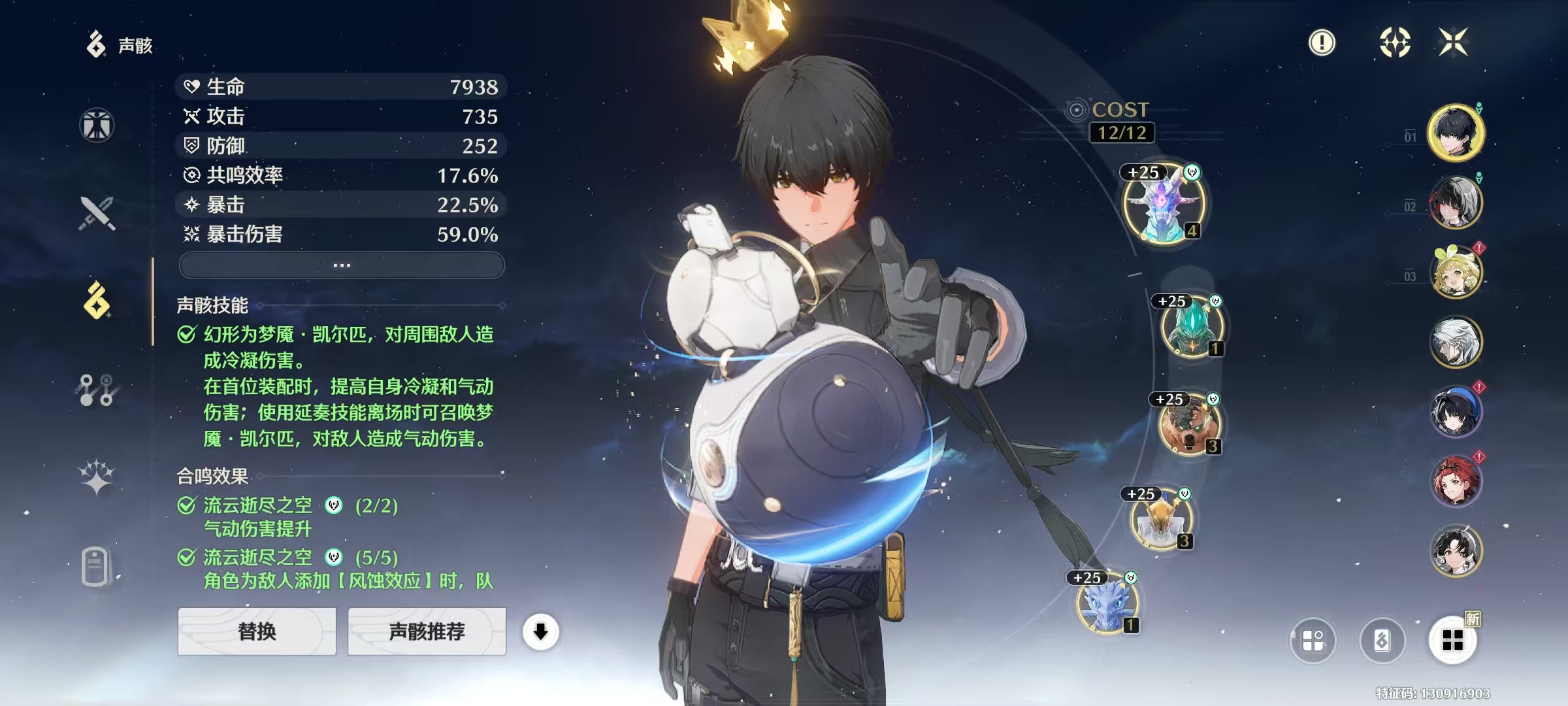Open the grid menu marked 新

(1452, 640)
